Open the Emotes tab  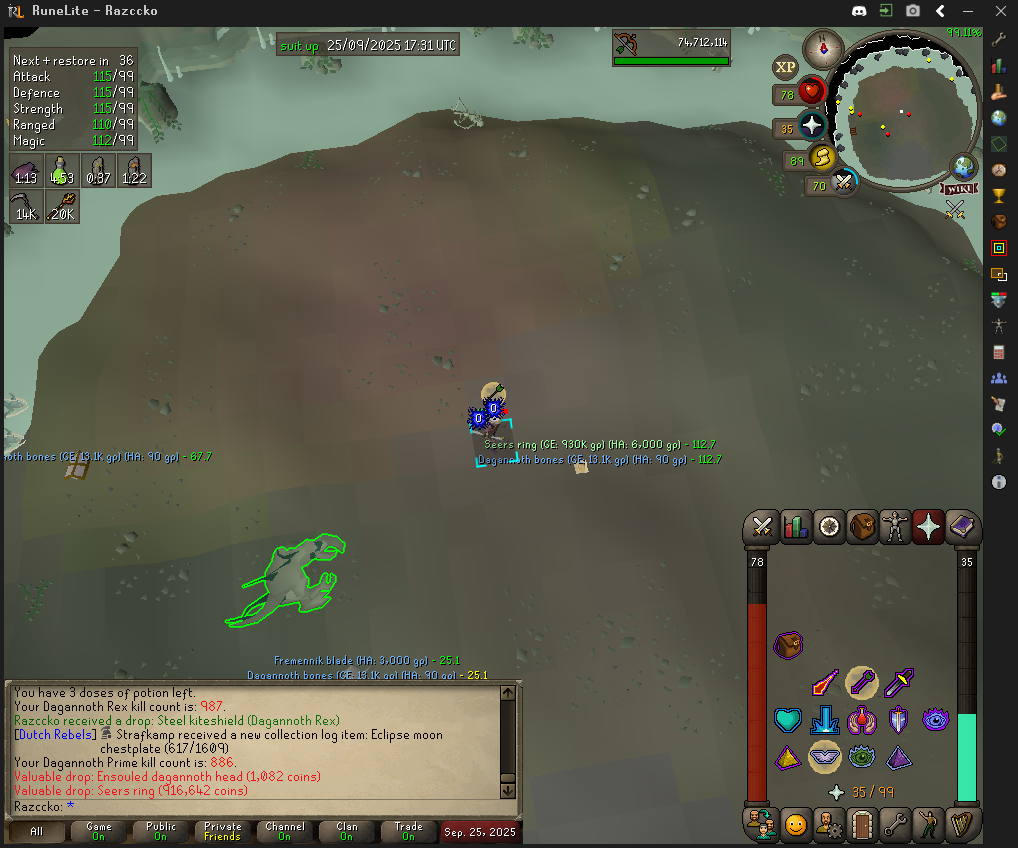click(x=928, y=825)
